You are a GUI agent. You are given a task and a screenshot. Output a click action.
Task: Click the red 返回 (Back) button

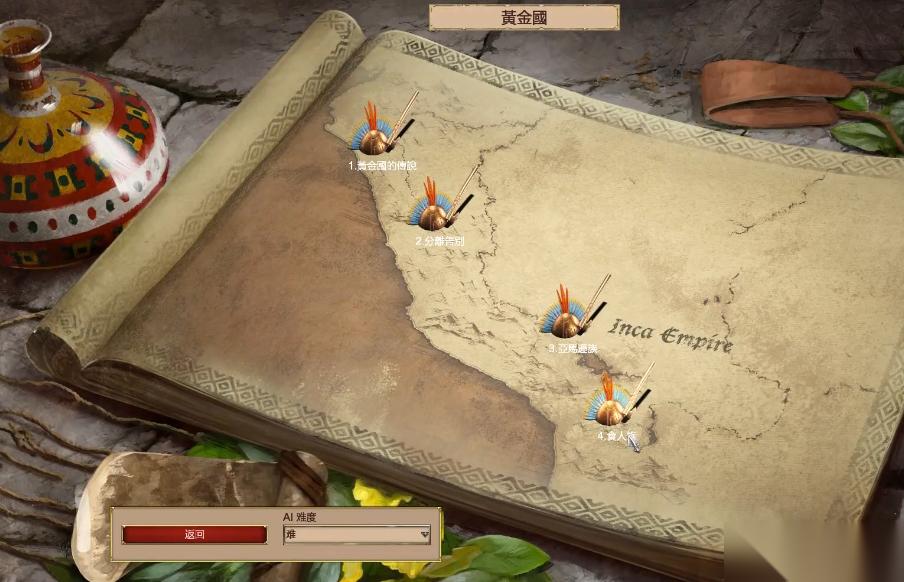194,535
